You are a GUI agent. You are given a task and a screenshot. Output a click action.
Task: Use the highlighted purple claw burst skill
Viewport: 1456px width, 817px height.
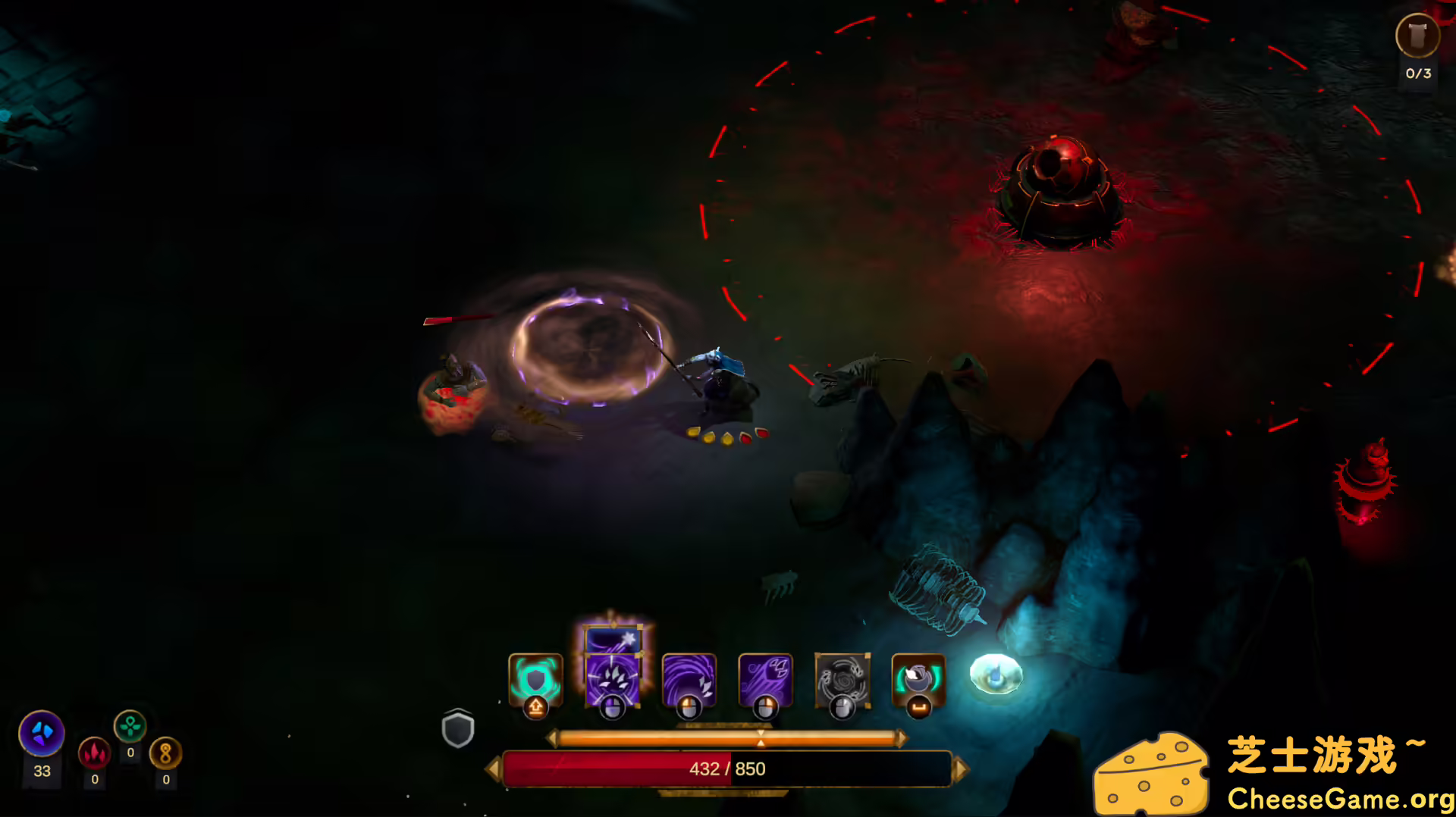click(x=612, y=678)
